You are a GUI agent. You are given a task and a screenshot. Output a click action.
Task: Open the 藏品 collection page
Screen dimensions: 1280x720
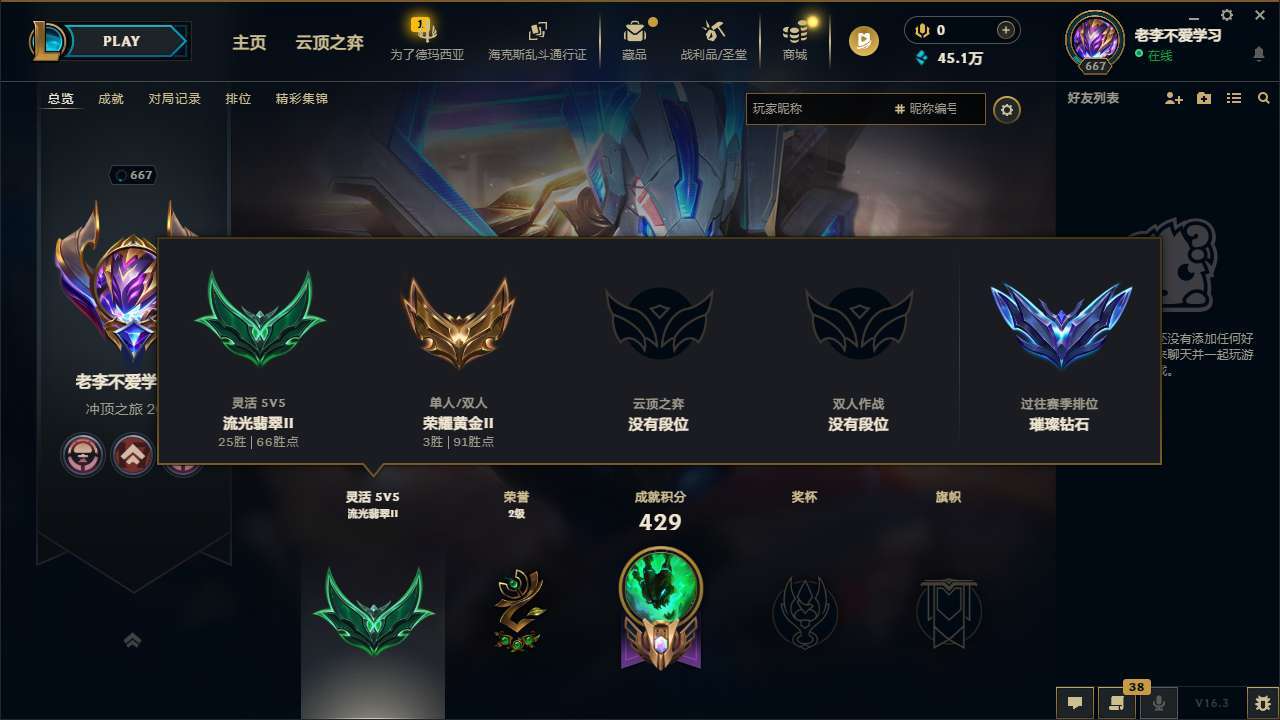(x=635, y=40)
